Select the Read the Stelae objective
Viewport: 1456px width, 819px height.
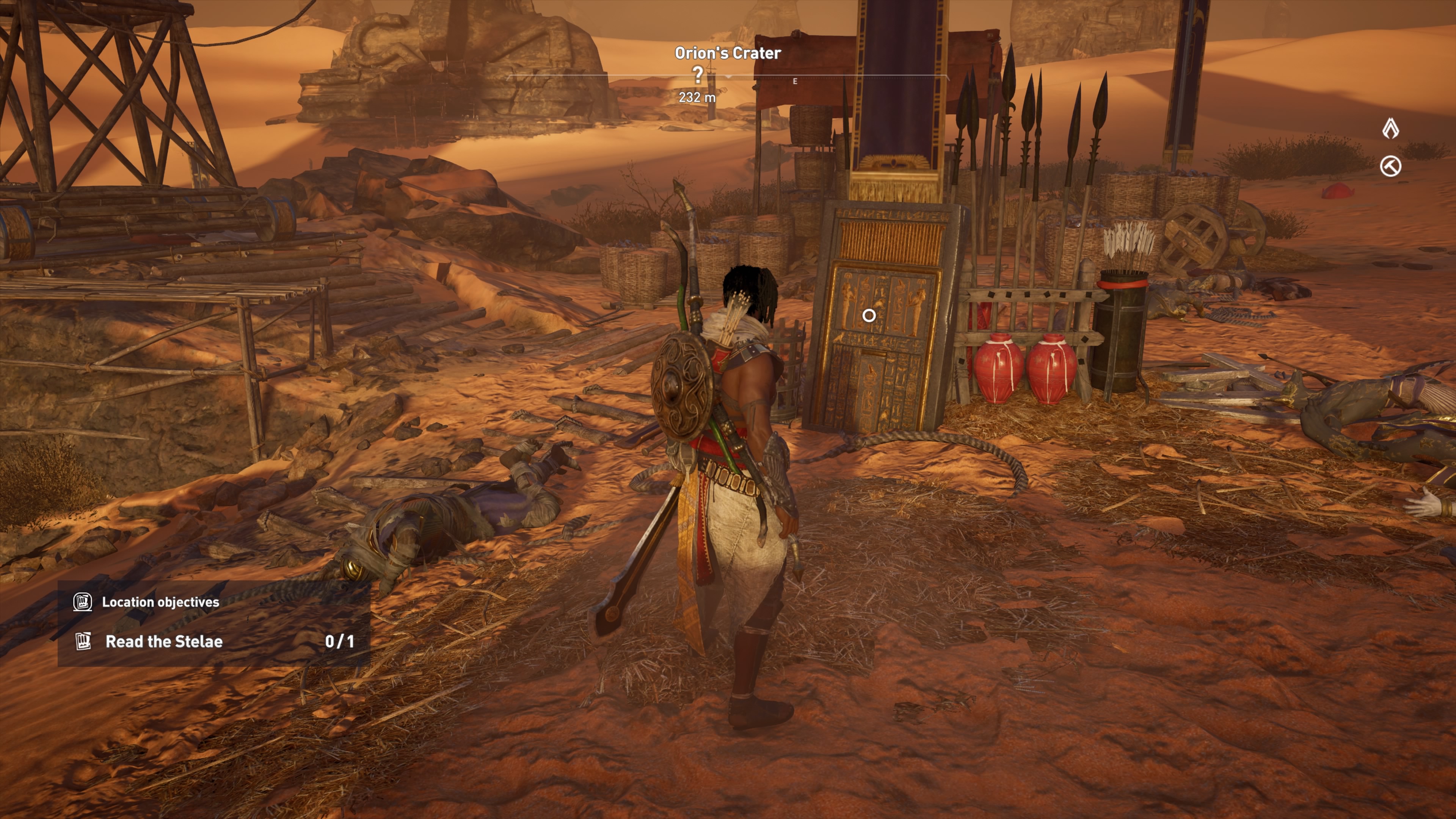164,642
